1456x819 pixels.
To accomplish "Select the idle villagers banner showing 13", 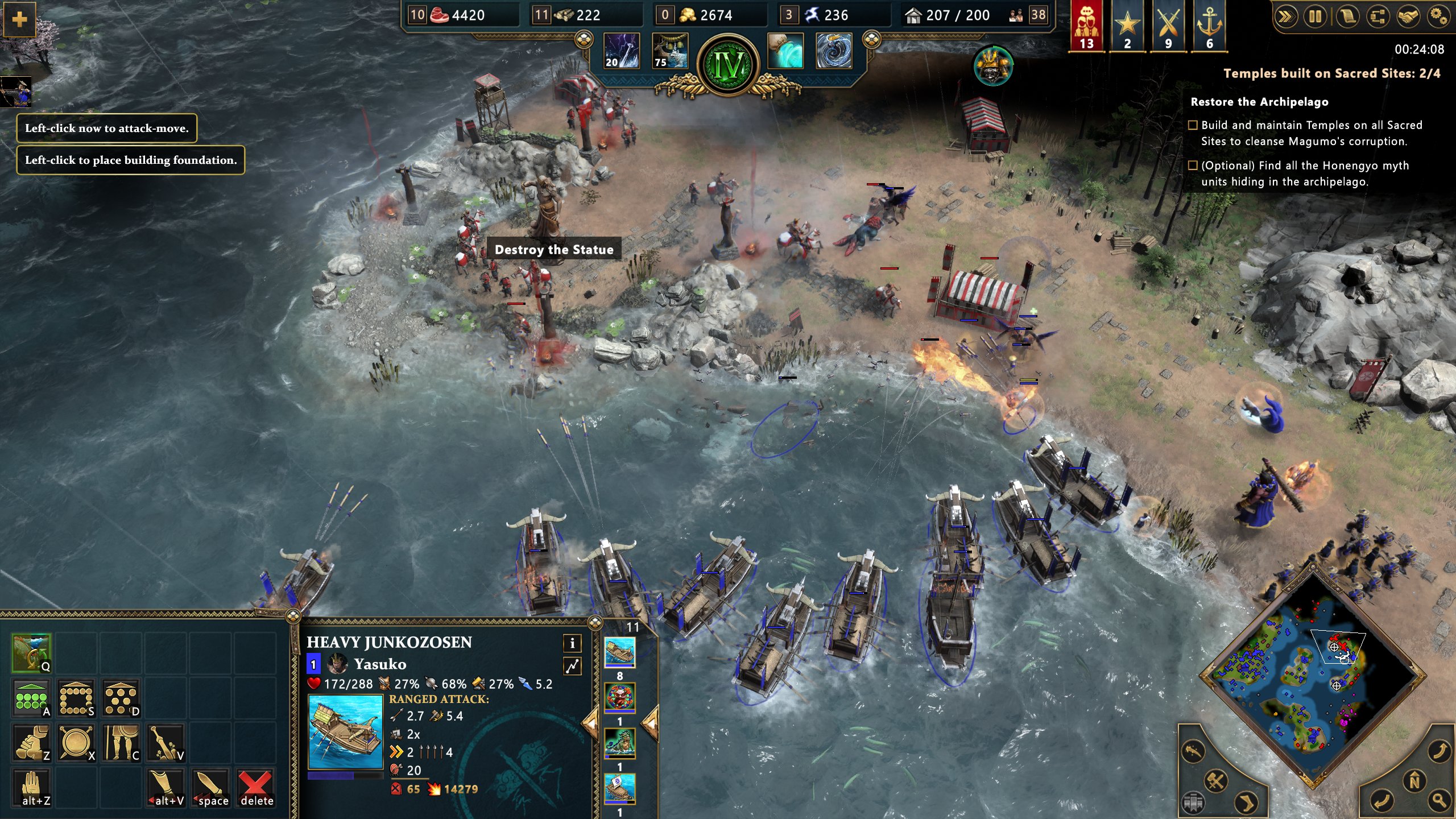I will (1086, 26).
